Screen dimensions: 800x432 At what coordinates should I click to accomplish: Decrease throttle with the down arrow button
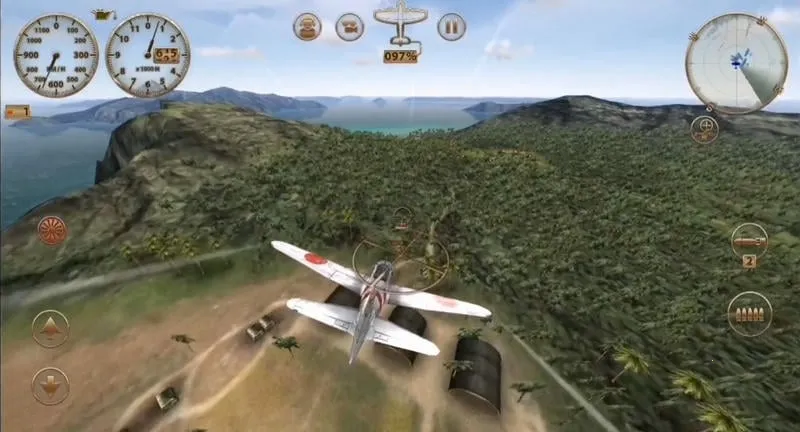(x=50, y=385)
